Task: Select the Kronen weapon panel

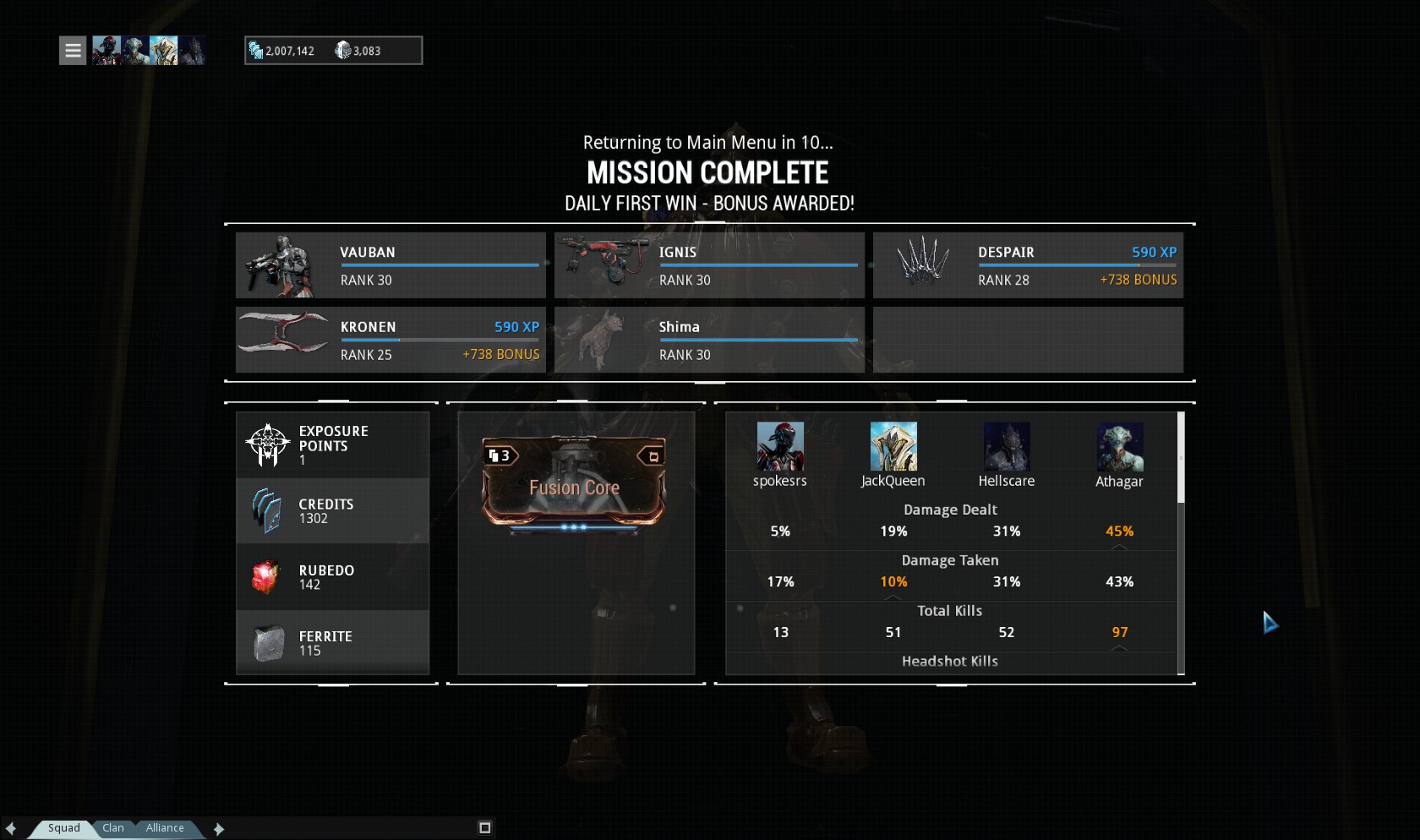Action: click(x=390, y=340)
